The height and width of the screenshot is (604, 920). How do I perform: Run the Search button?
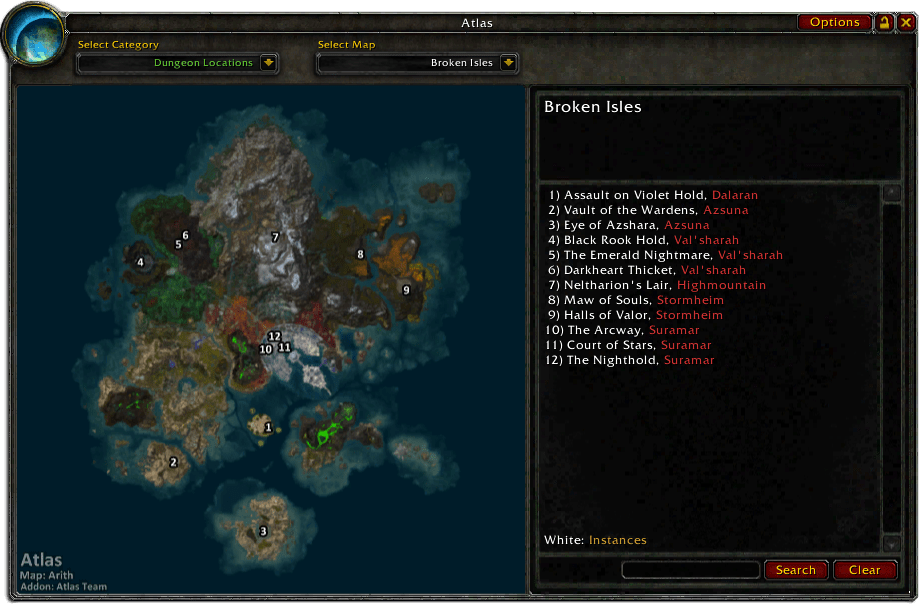[x=796, y=570]
